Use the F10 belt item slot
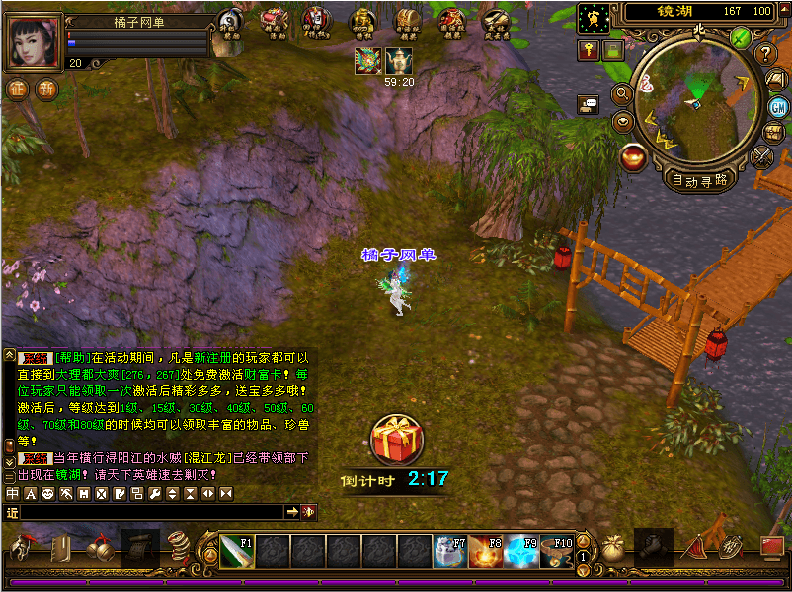Viewport: 792px width, 592px height. (x=556, y=551)
